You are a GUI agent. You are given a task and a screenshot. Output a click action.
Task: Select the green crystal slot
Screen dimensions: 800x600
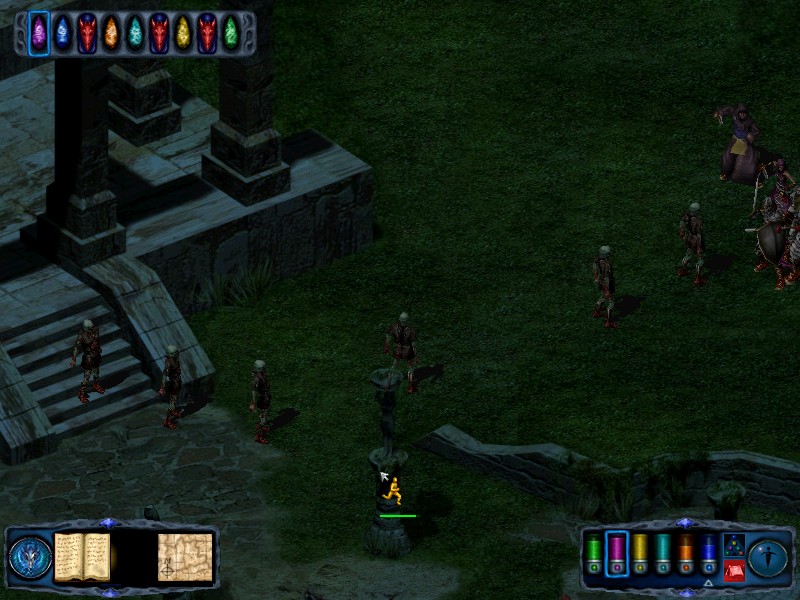click(231, 32)
